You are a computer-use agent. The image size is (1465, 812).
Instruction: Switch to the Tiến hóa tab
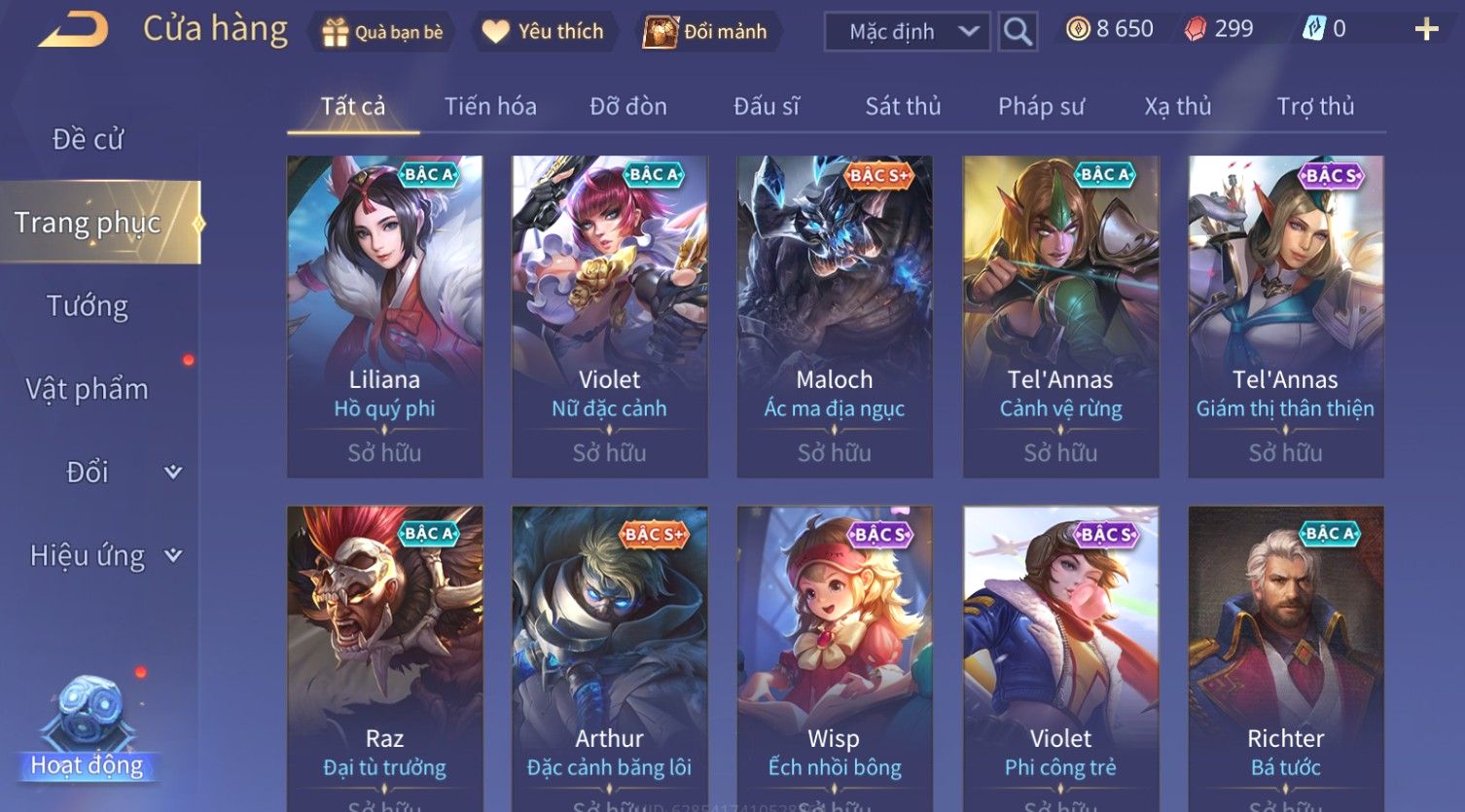(x=490, y=106)
